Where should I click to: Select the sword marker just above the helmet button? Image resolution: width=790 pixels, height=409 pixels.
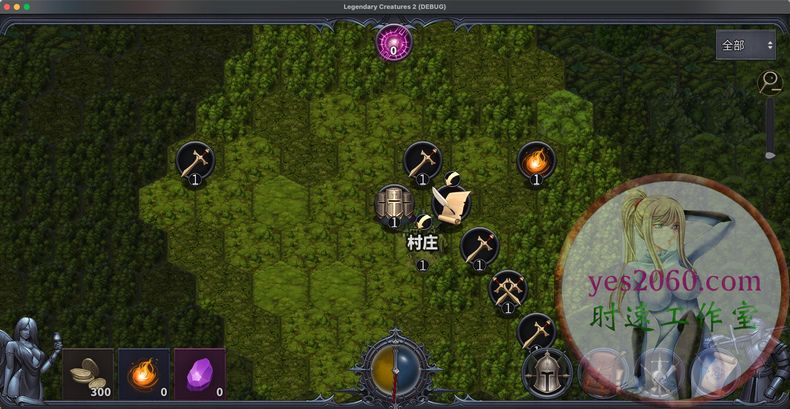[x=536, y=331]
